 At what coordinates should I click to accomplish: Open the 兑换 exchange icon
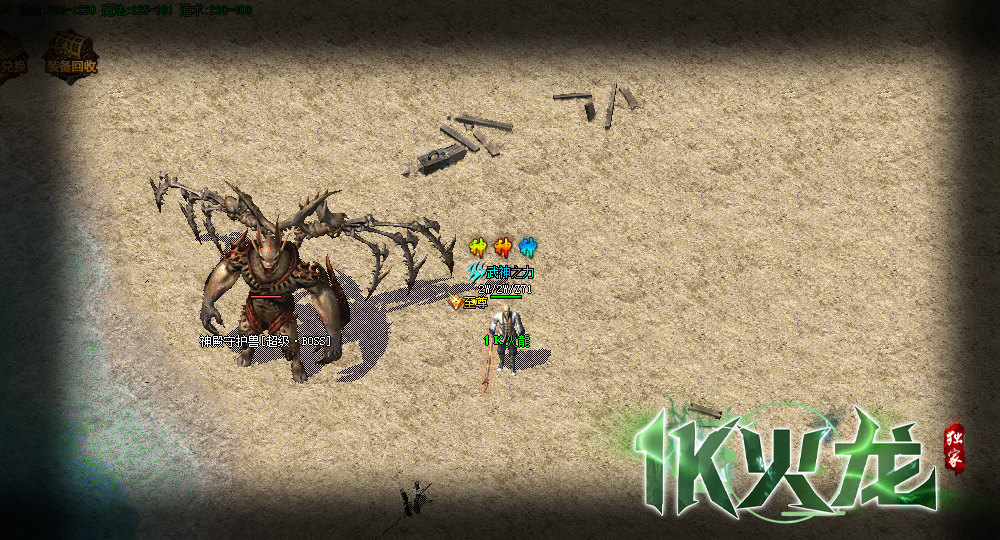coord(12,55)
